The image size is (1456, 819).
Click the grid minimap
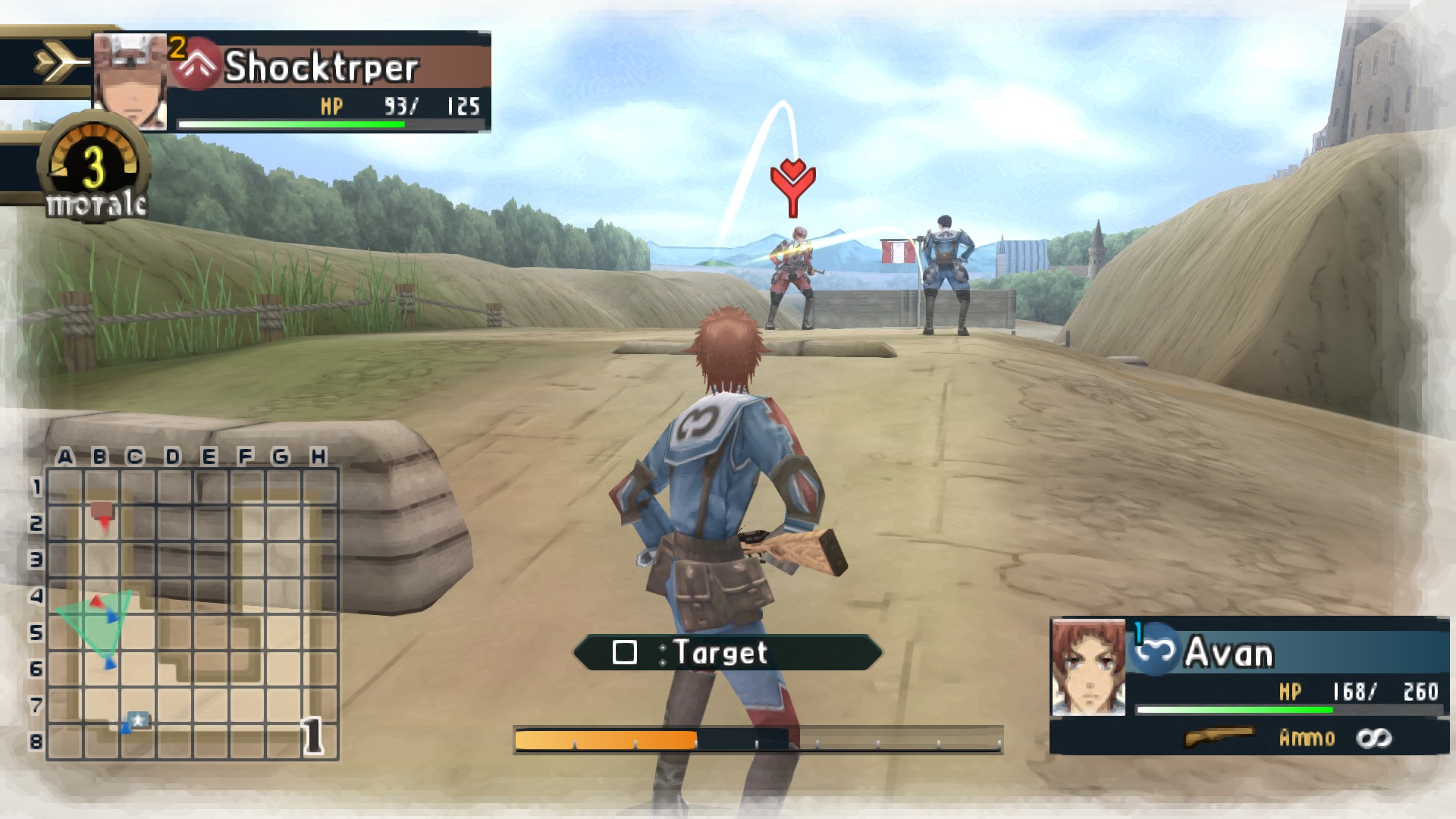[x=193, y=613]
